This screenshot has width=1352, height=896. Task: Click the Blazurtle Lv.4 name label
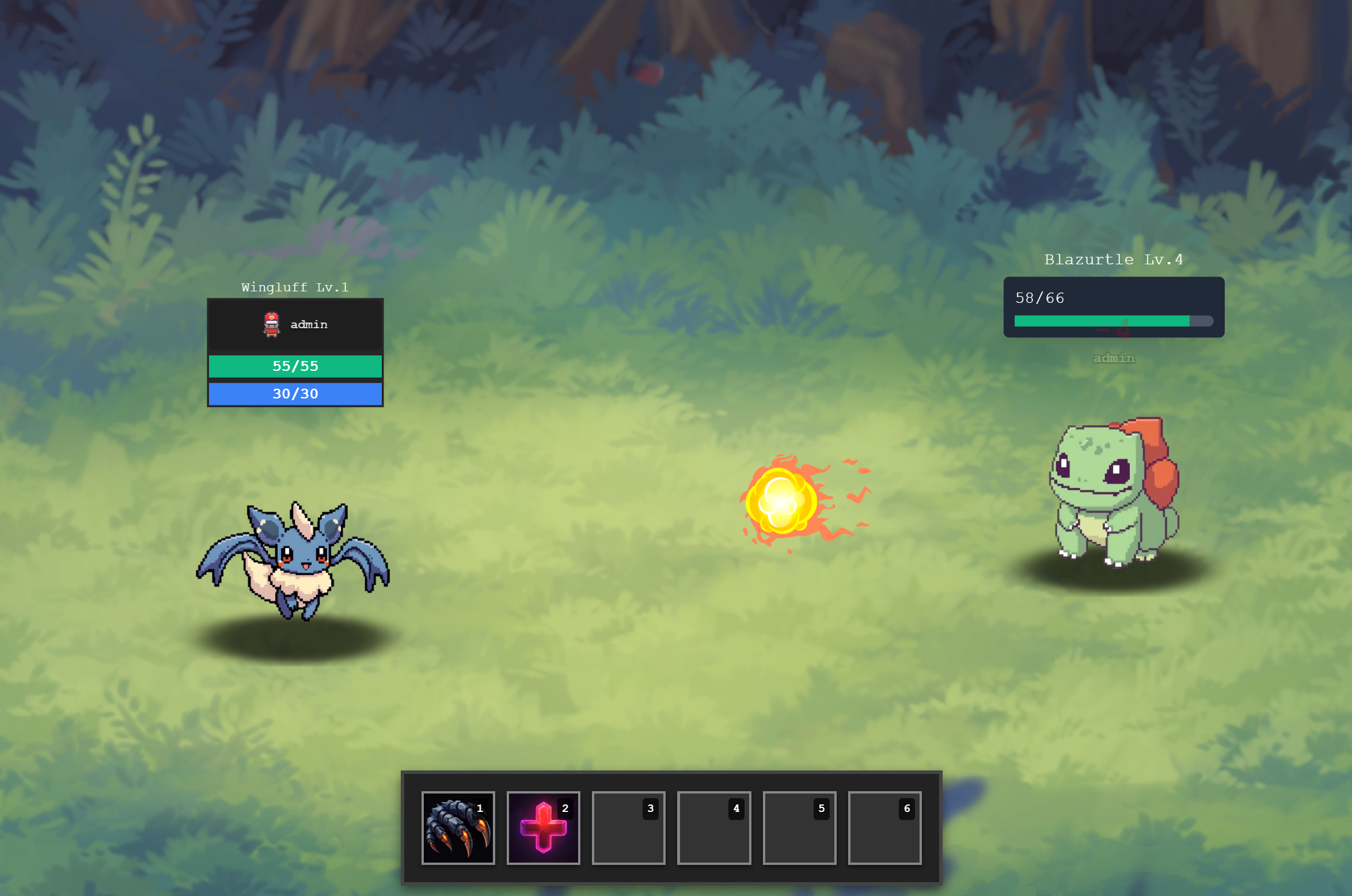[1113, 259]
